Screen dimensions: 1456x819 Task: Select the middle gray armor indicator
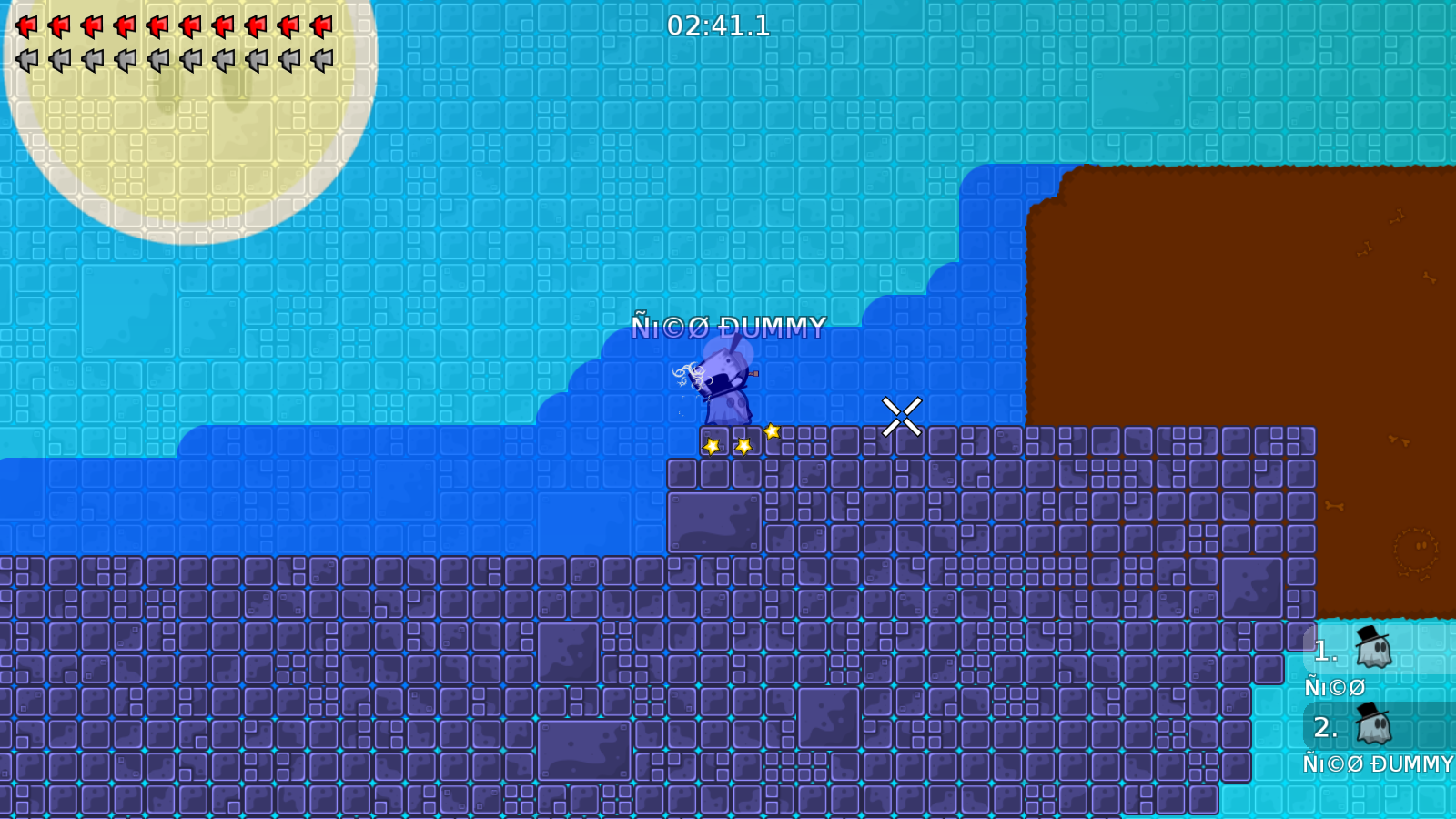[x=157, y=62]
